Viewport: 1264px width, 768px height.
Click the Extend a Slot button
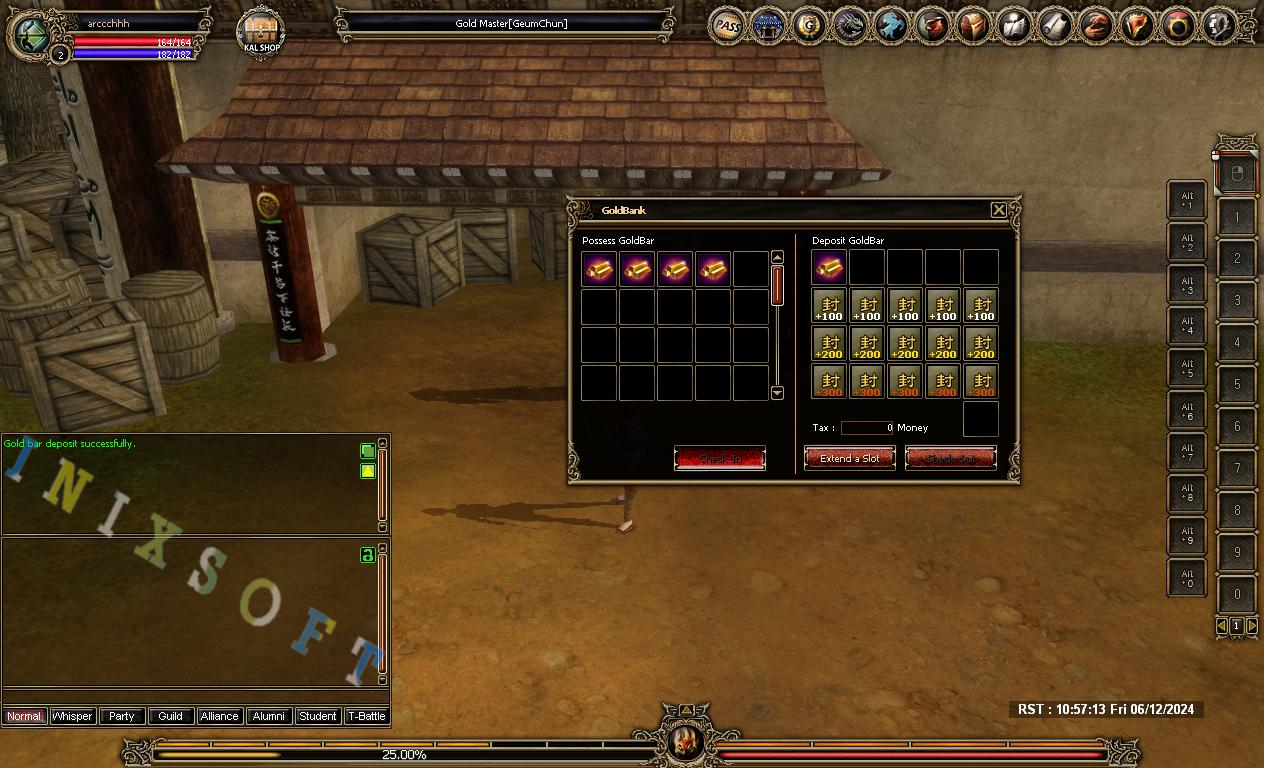(850, 459)
